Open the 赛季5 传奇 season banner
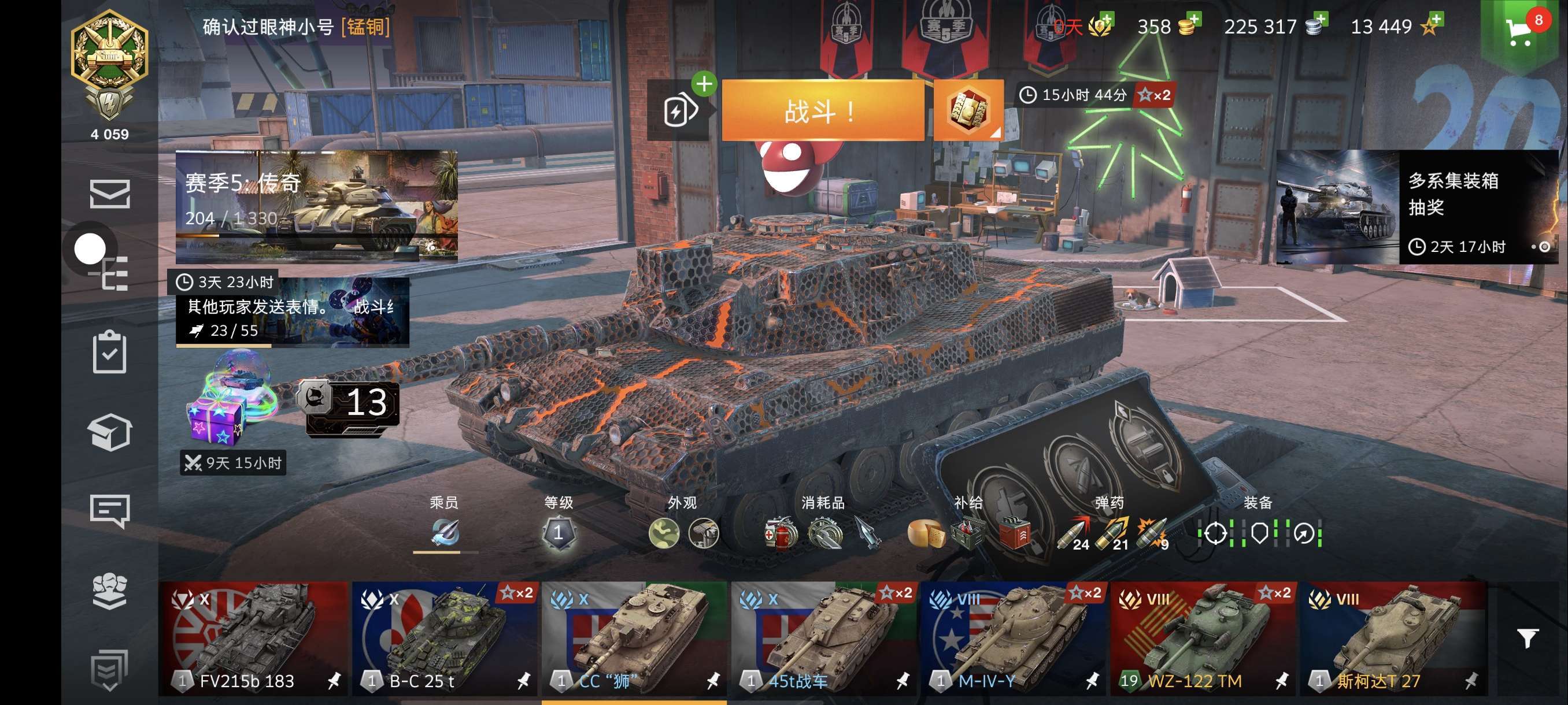 click(x=316, y=205)
